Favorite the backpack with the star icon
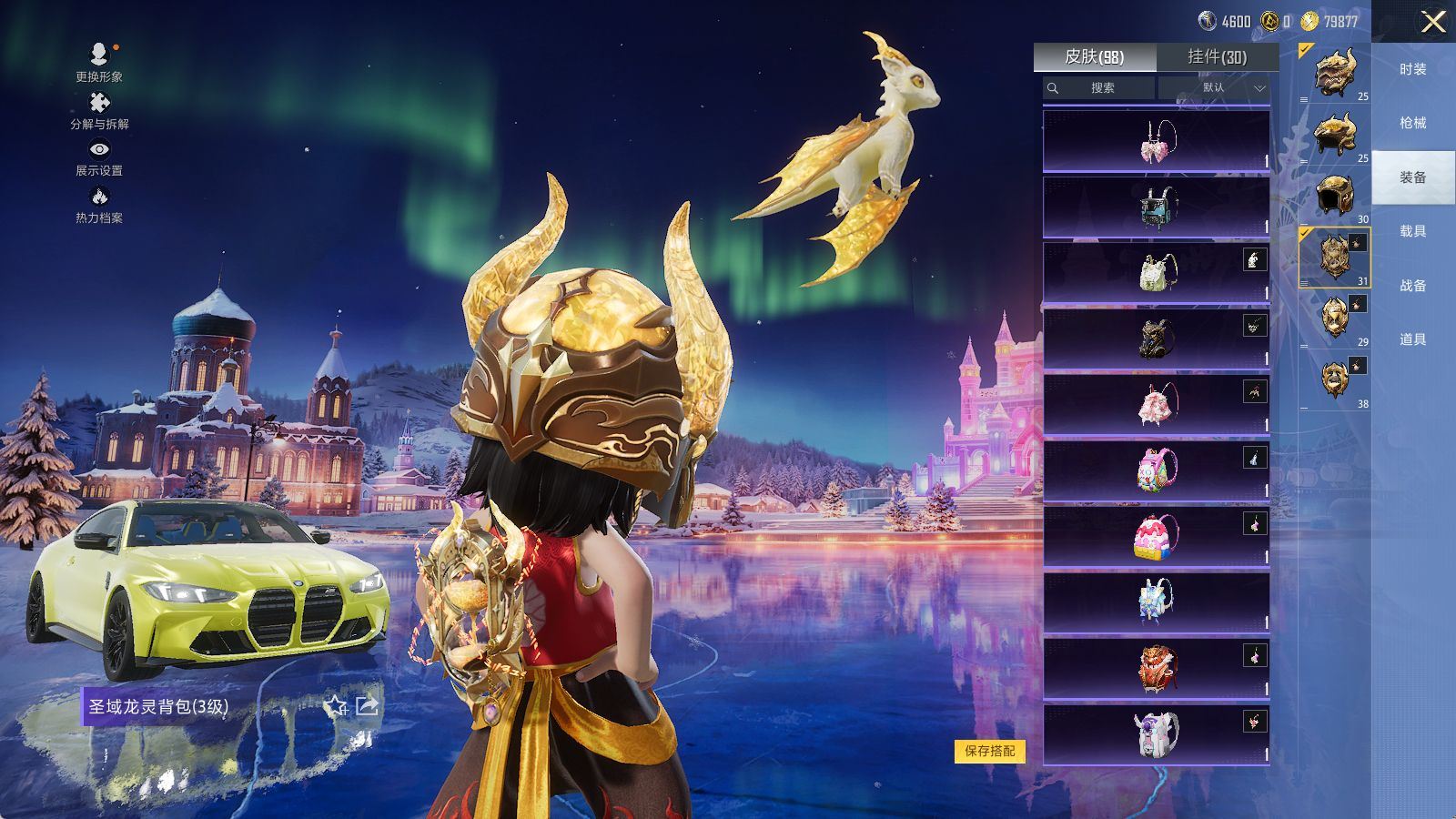1456x819 pixels. click(x=336, y=705)
